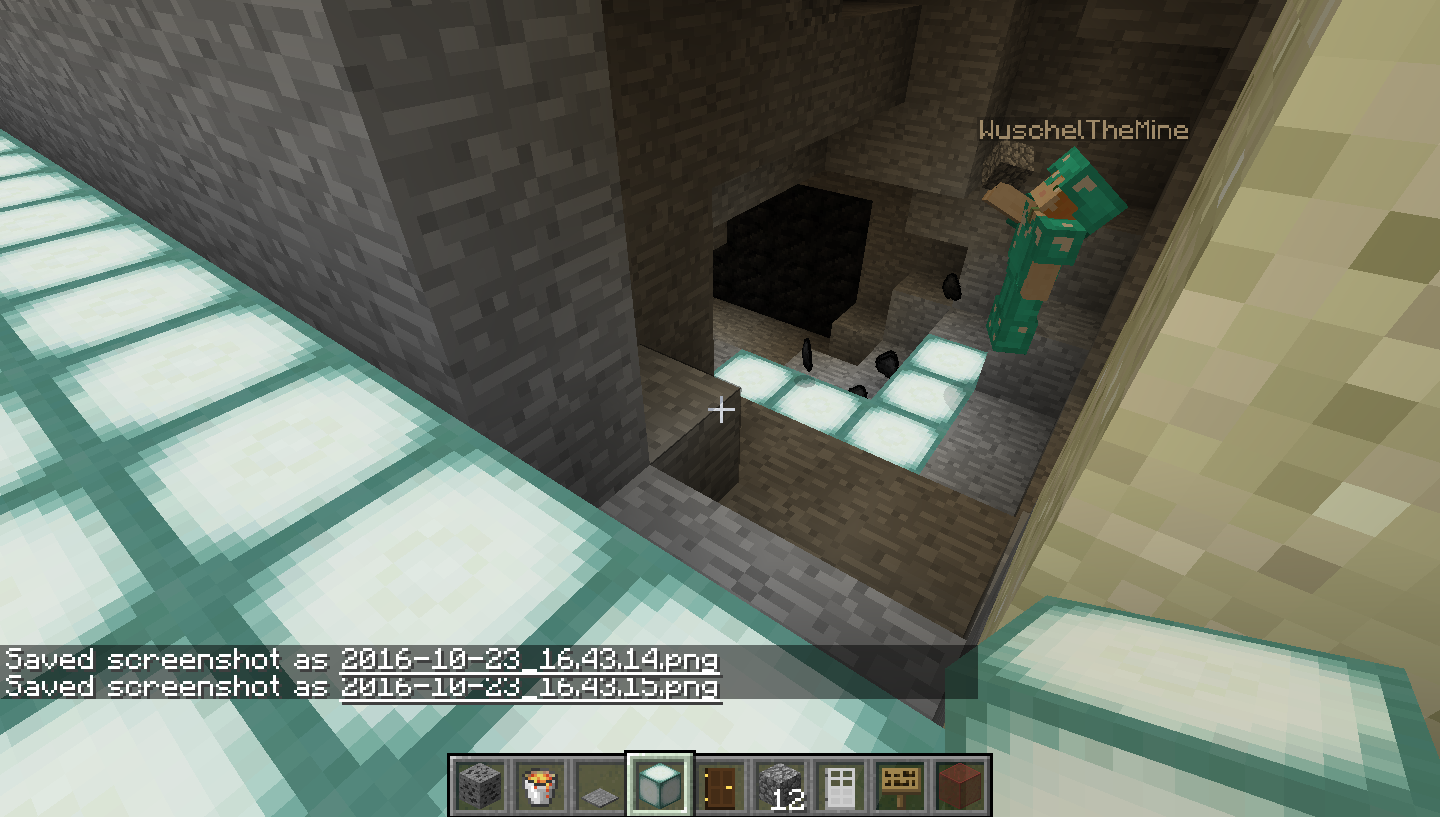Open screenshot link 2016-10-23_16.43.14.png
The height and width of the screenshot is (817, 1440).
coord(530,660)
